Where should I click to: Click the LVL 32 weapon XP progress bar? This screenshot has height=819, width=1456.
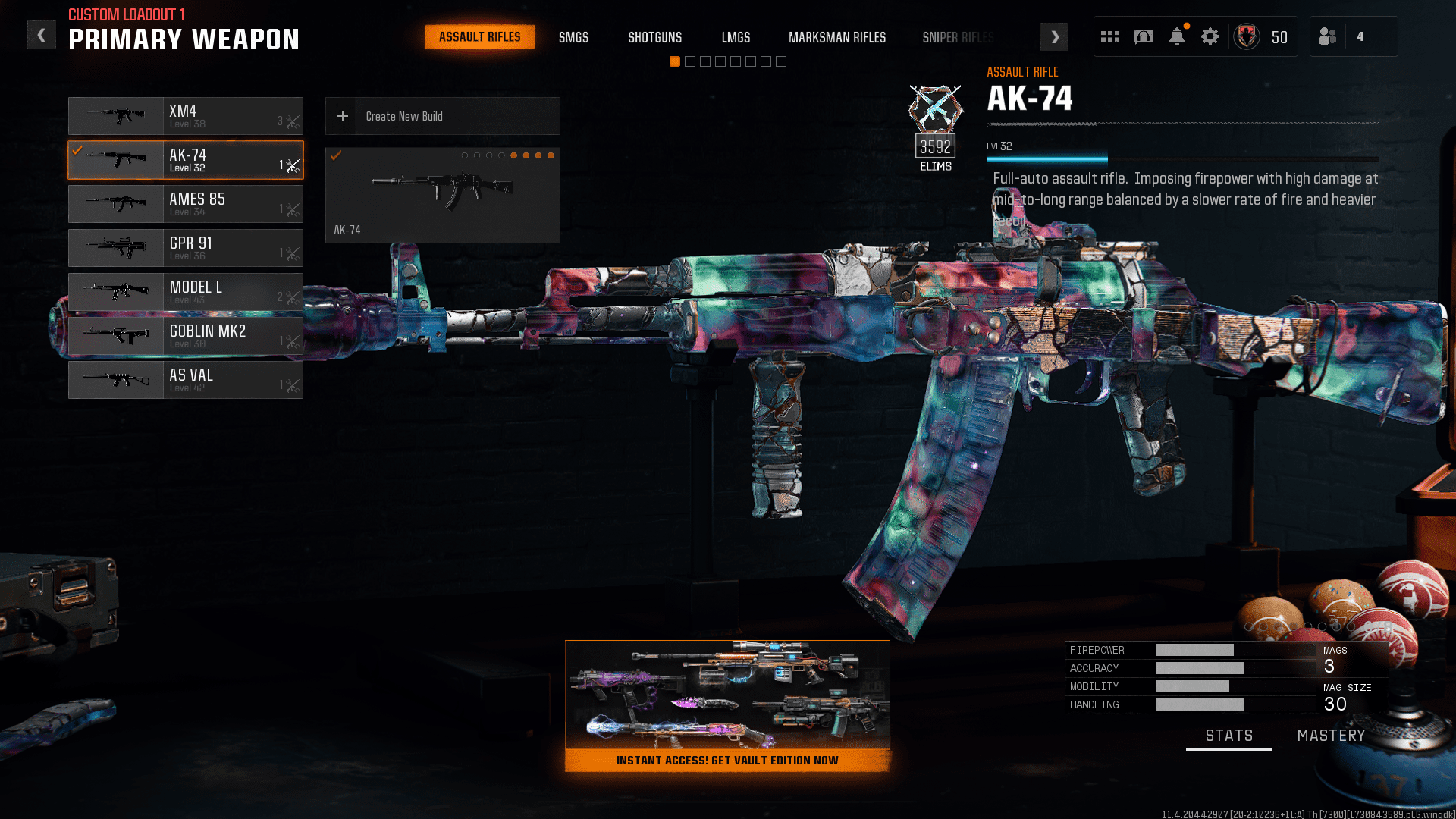point(1046,159)
